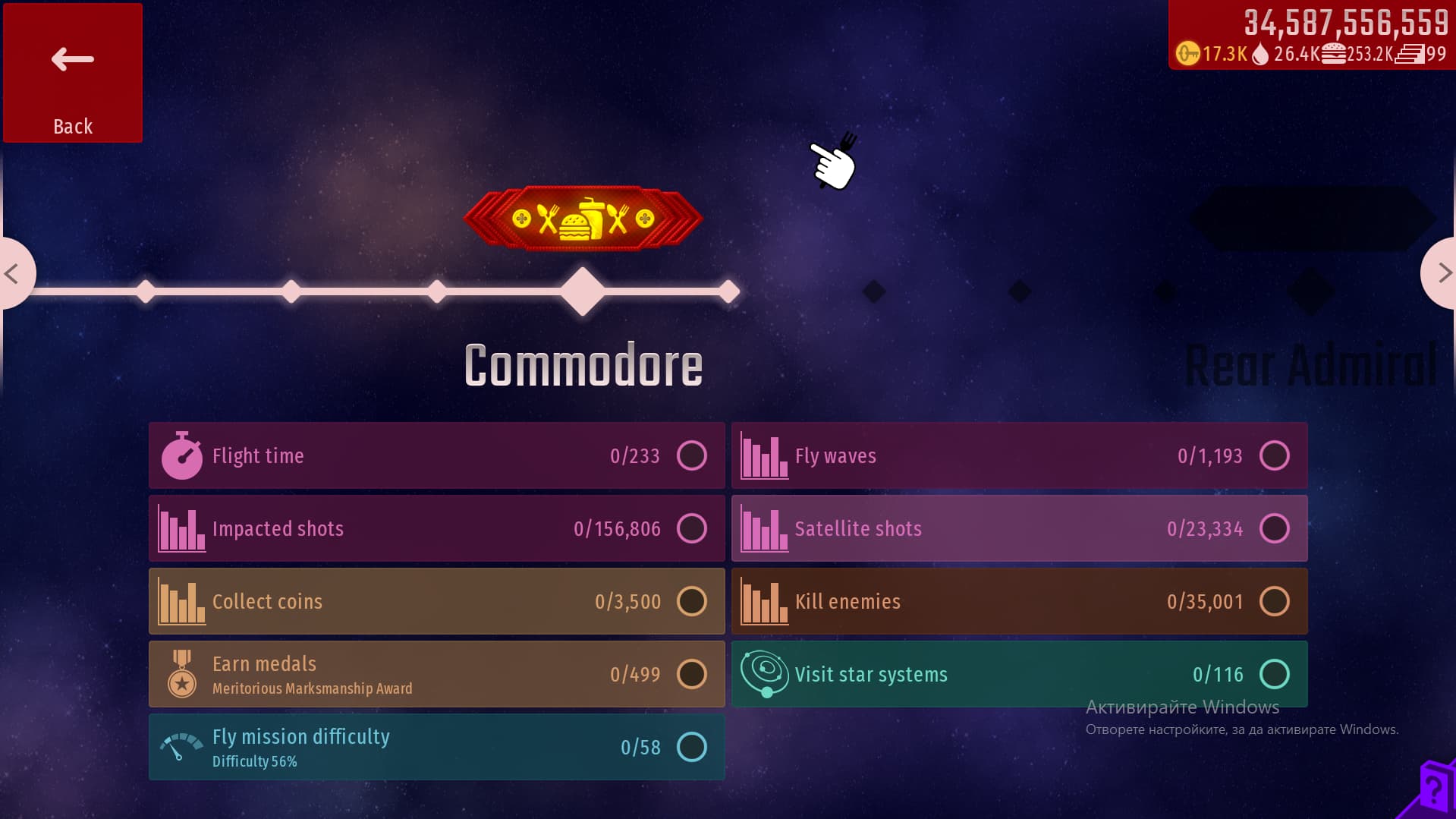Open the Impacted shots requirement
This screenshot has width=1456, height=819.
[436, 528]
